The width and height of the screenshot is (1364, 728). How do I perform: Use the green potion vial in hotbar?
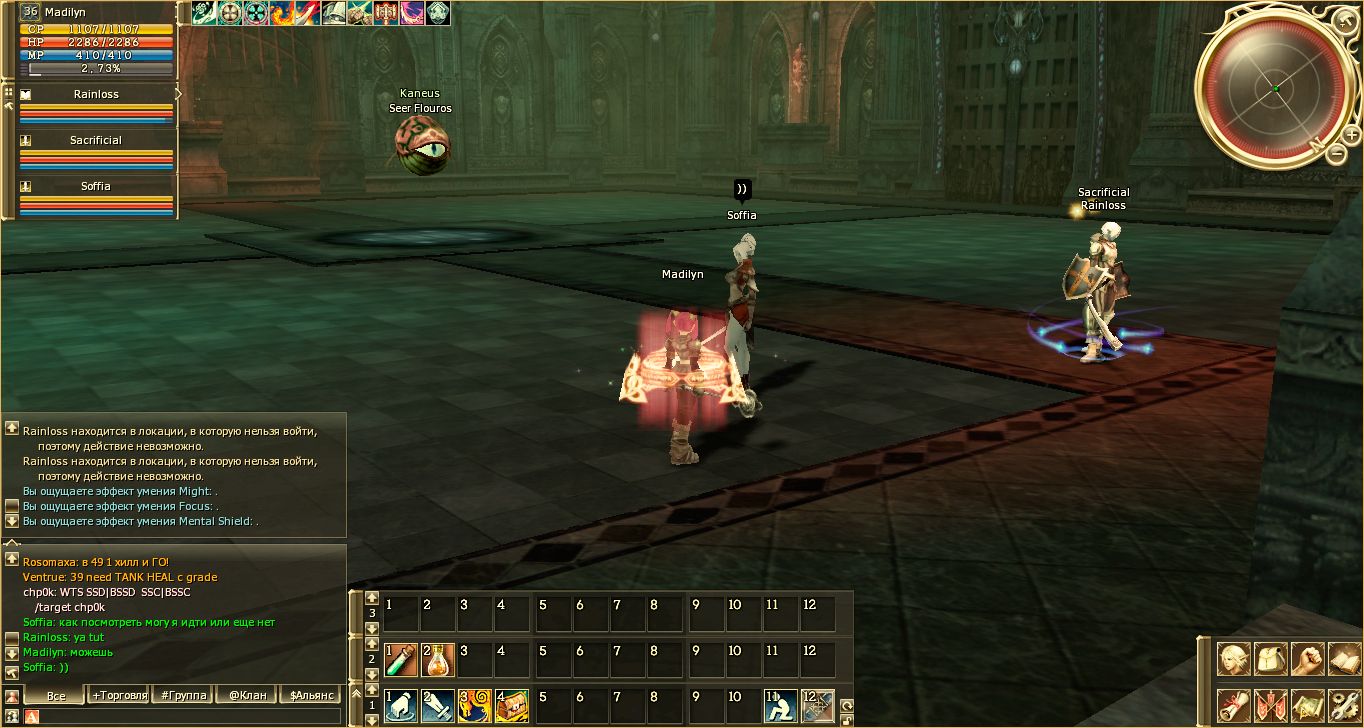(x=400, y=659)
